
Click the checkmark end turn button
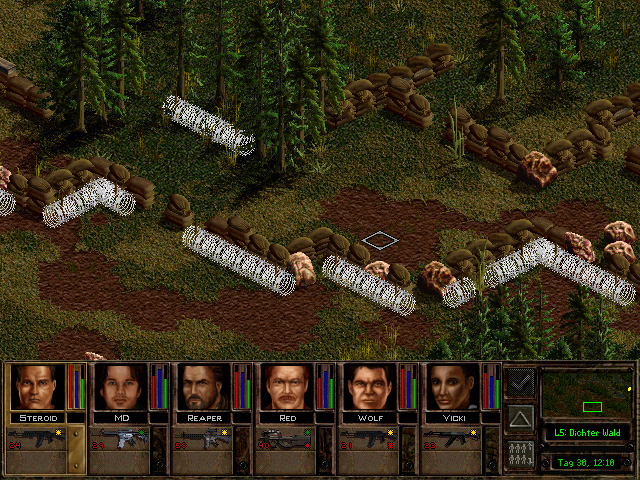pyautogui.click(x=520, y=382)
